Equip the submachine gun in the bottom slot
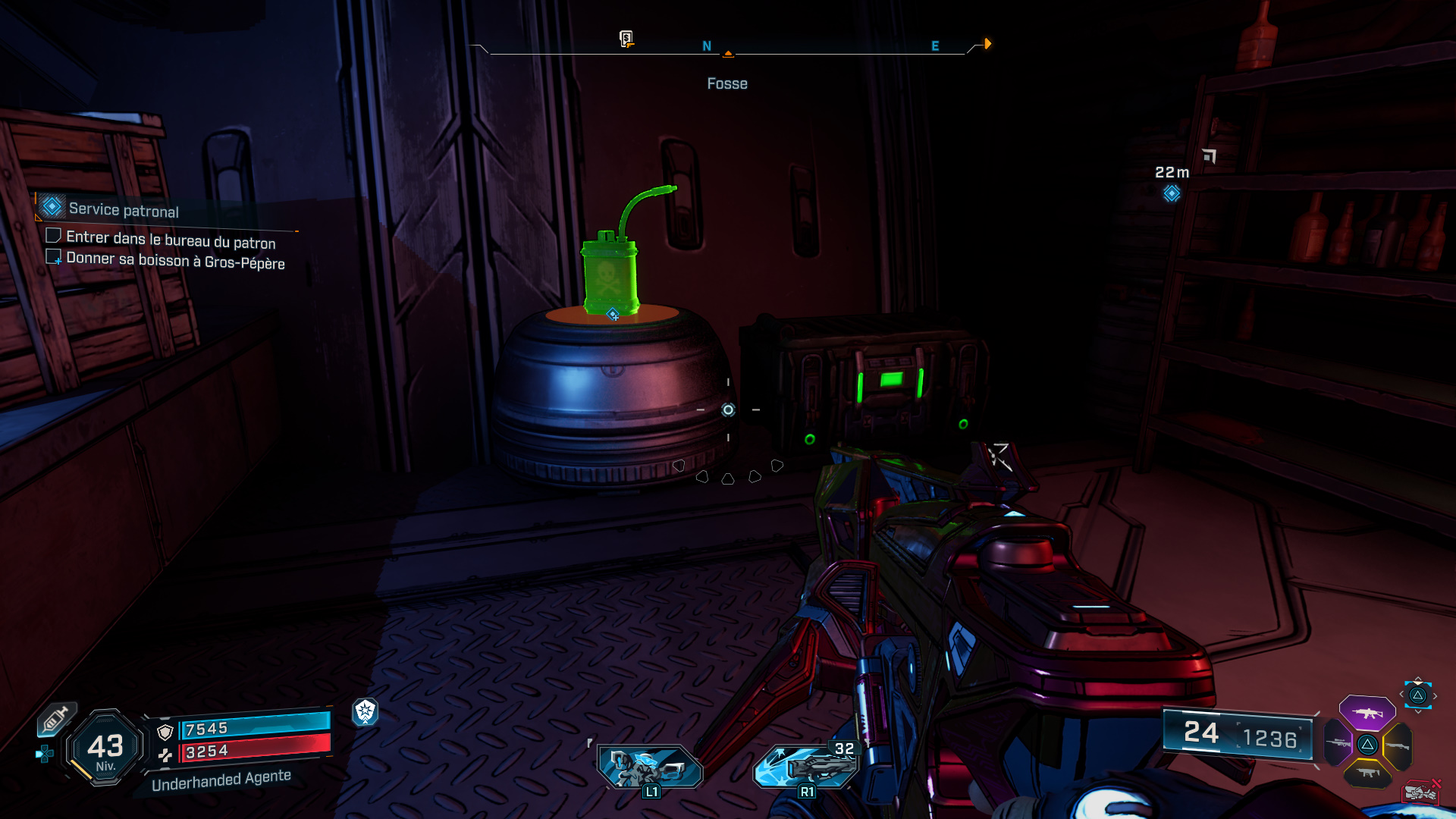The image size is (1456, 819). click(x=1367, y=773)
